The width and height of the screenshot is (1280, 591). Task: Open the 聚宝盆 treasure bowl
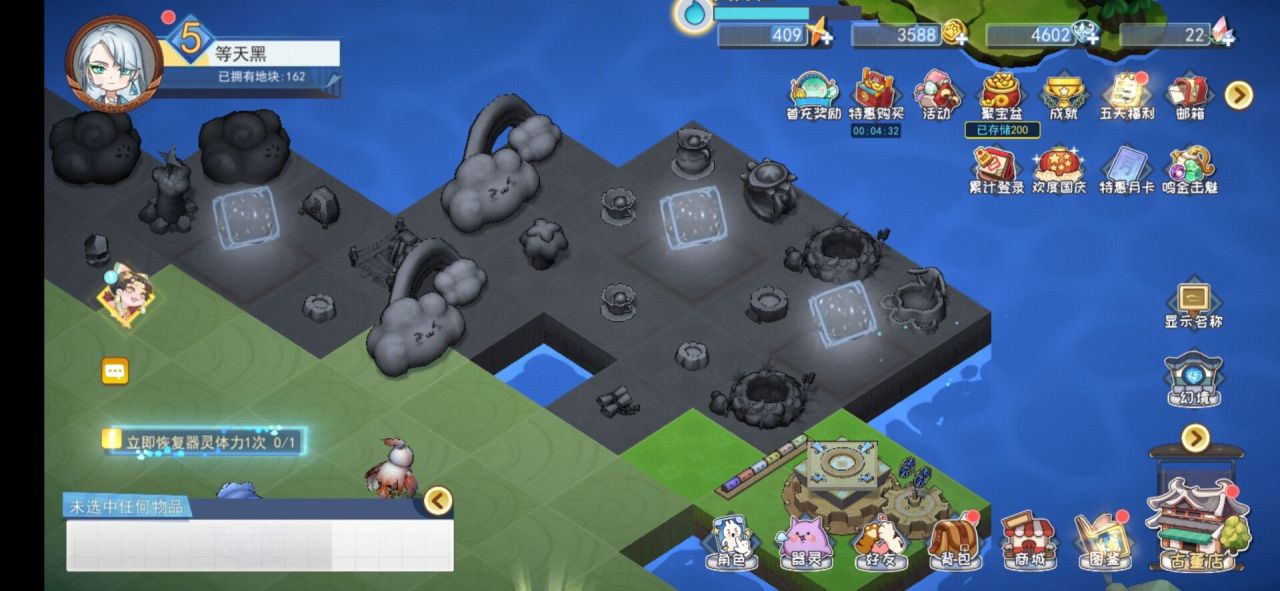point(1001,93)
